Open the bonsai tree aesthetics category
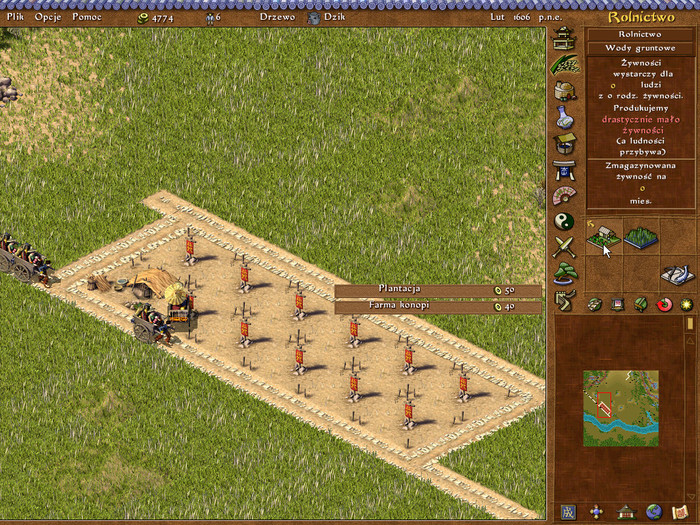The width and height of the screenshot is (700, 525). point(564,272)
